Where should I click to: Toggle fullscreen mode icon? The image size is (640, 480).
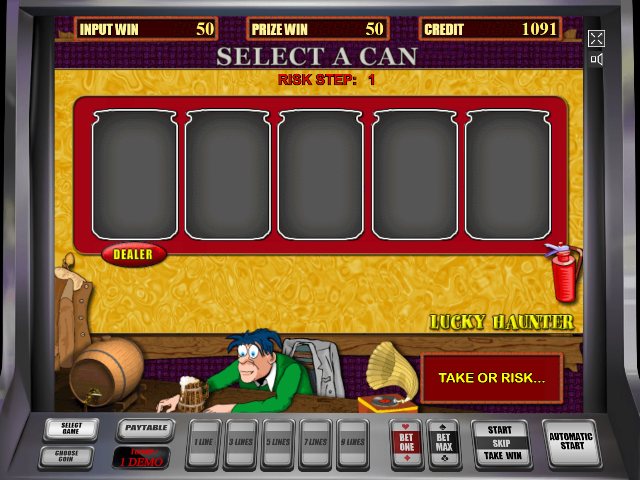[x=597, y=39]
